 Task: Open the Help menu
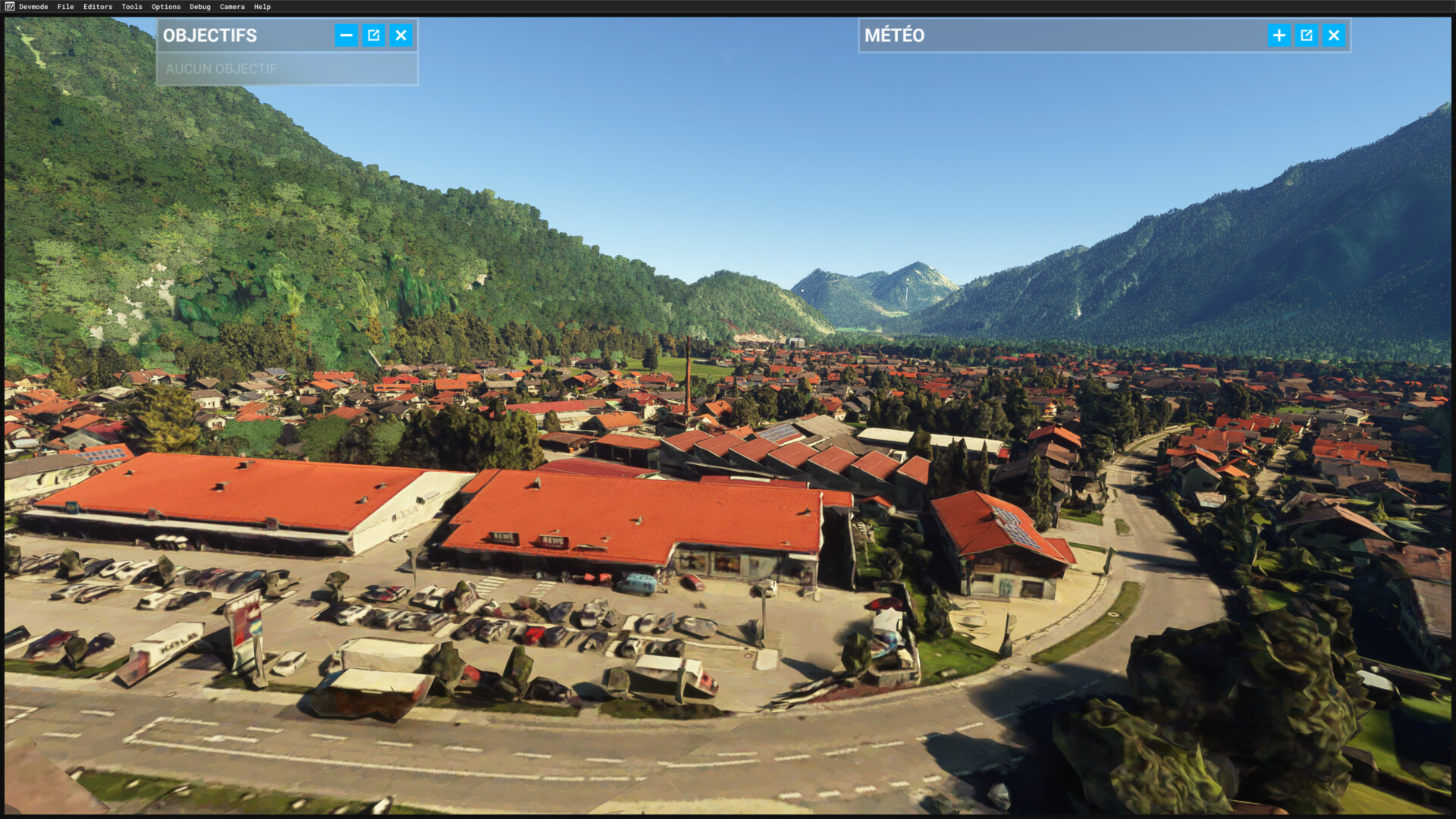pyautogui.click(x=262, y=7)
